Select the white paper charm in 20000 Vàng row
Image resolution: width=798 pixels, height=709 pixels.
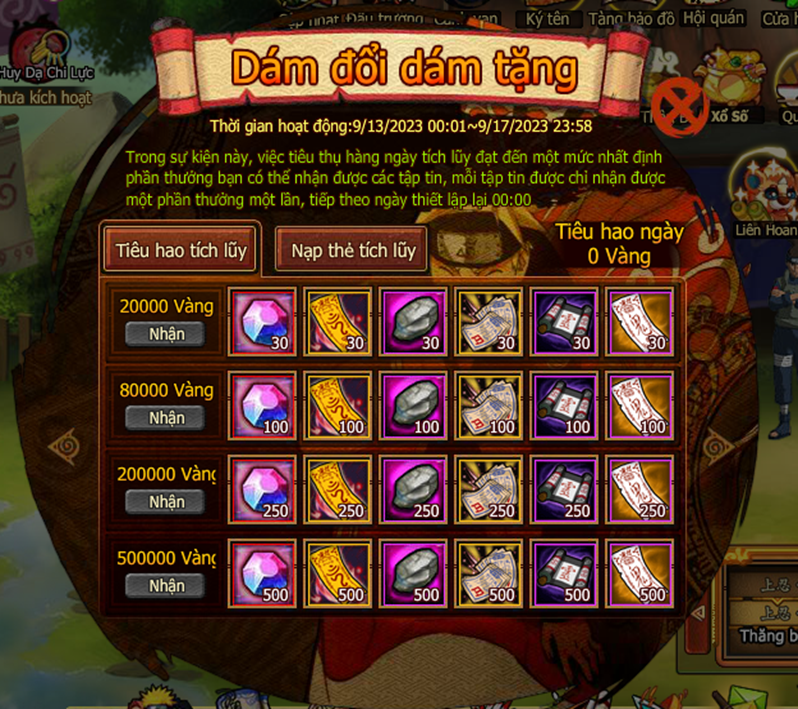click(x=640, y=322)
